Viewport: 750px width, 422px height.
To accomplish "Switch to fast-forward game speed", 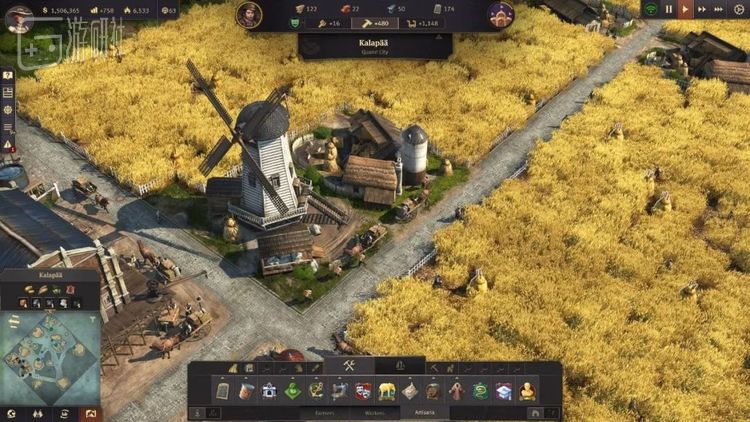I will coord(702,9).
